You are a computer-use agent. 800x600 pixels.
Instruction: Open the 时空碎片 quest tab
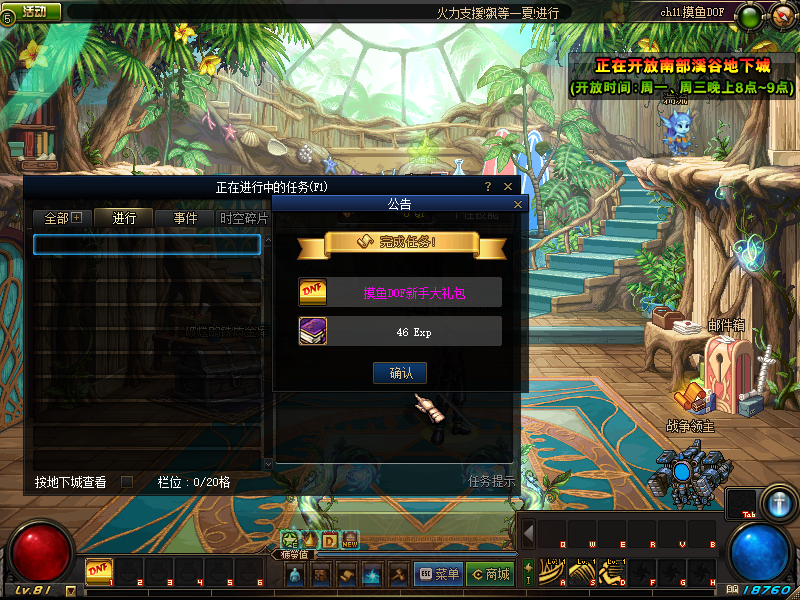coord(243,218)
